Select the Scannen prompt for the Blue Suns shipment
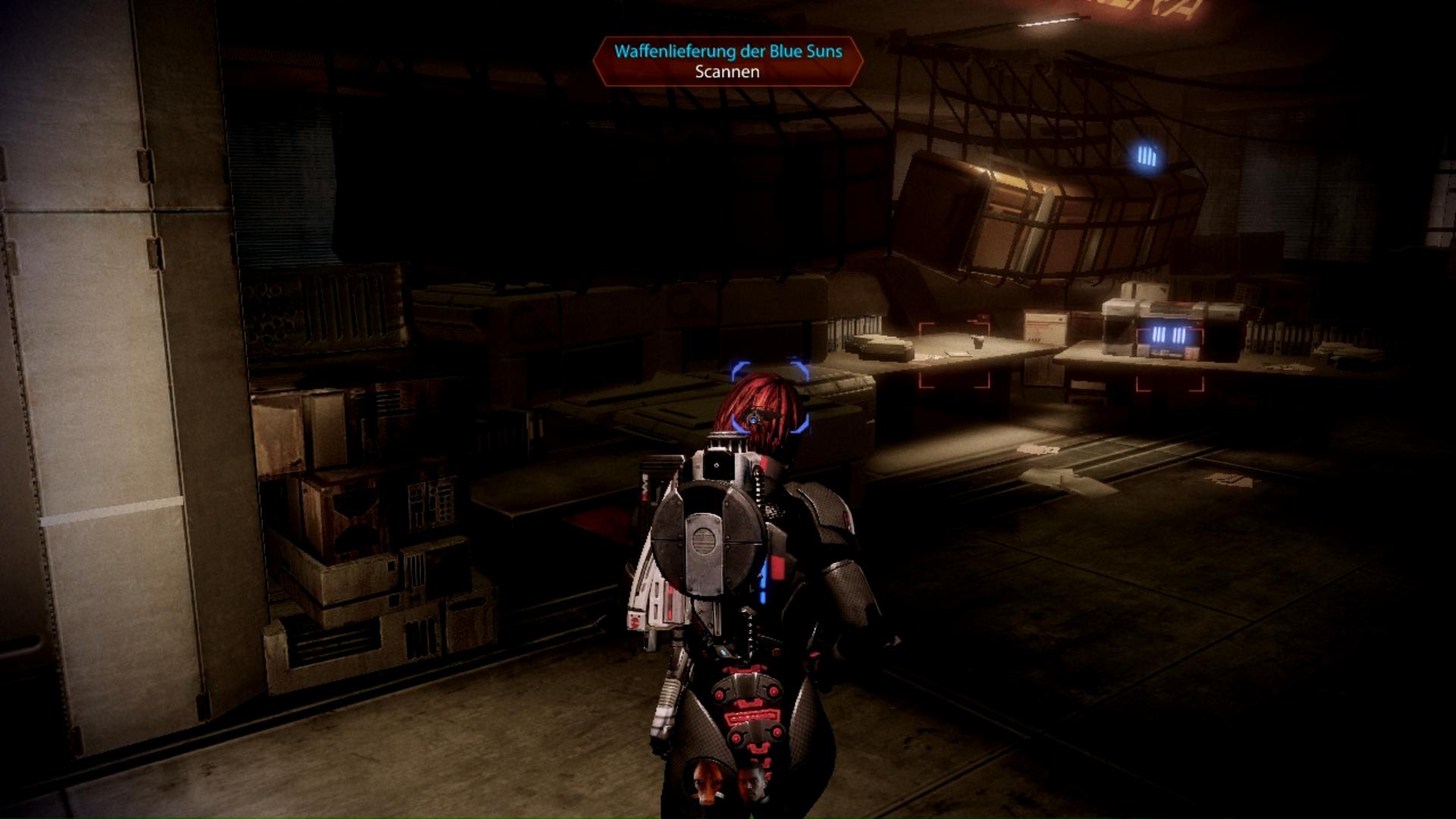 (727, 72)
